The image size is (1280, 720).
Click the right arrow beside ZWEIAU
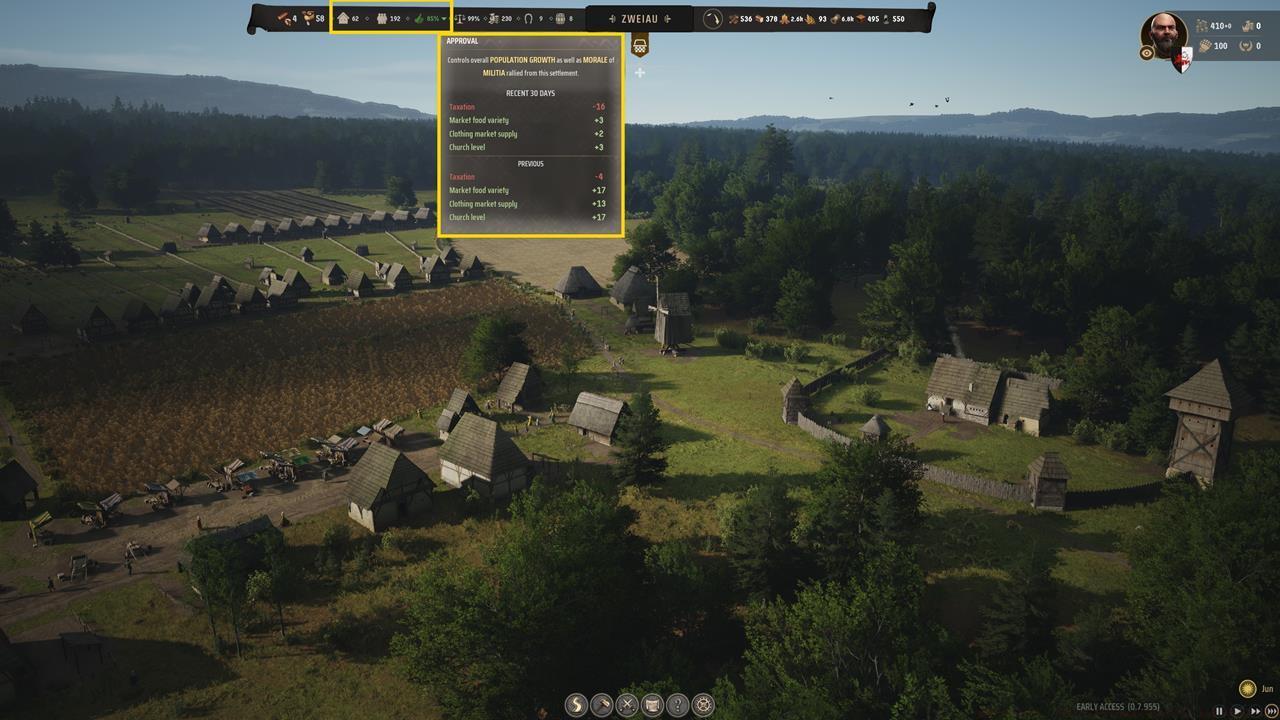pos(668,18)
